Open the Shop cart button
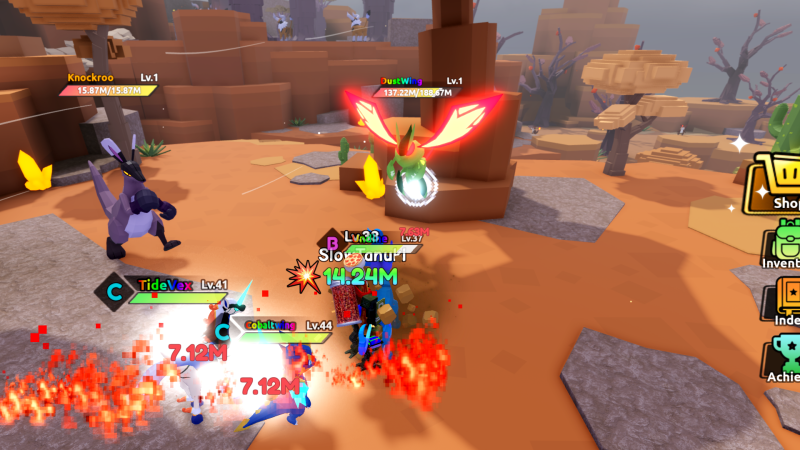The width and height of the screenshot is (800, 450). coord(777,183)
